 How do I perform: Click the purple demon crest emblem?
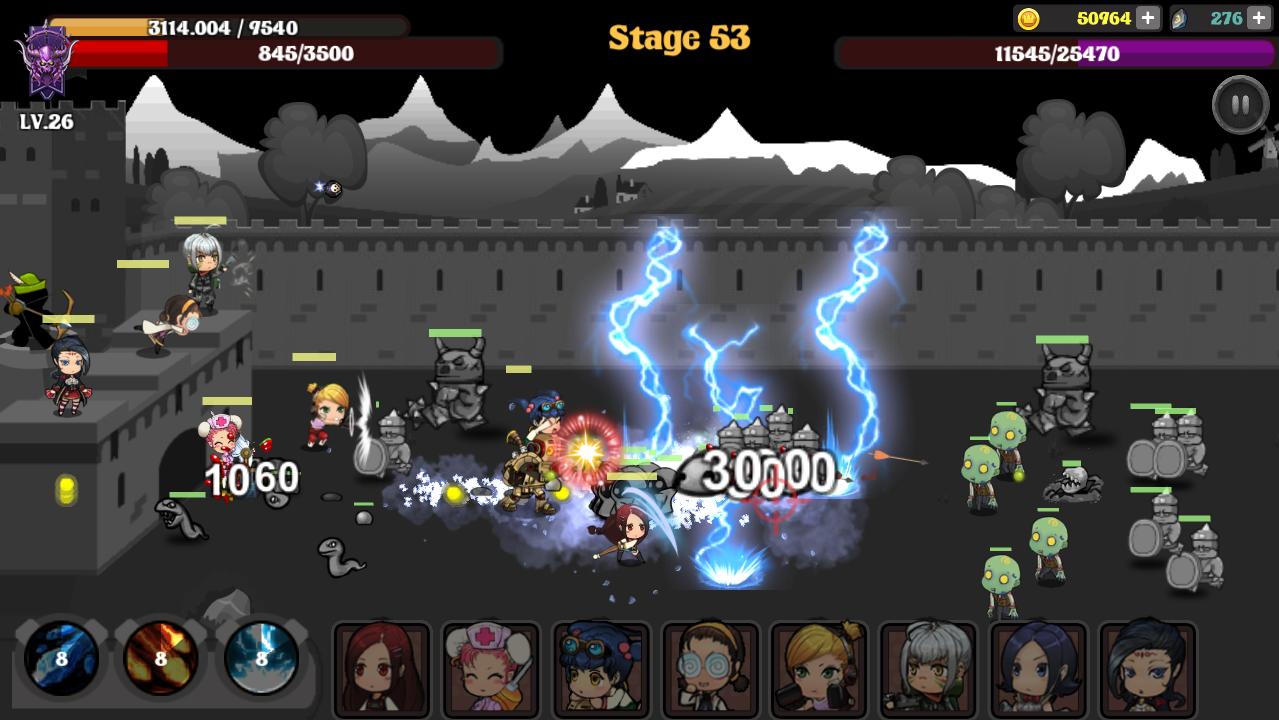(x=46, y=60)
